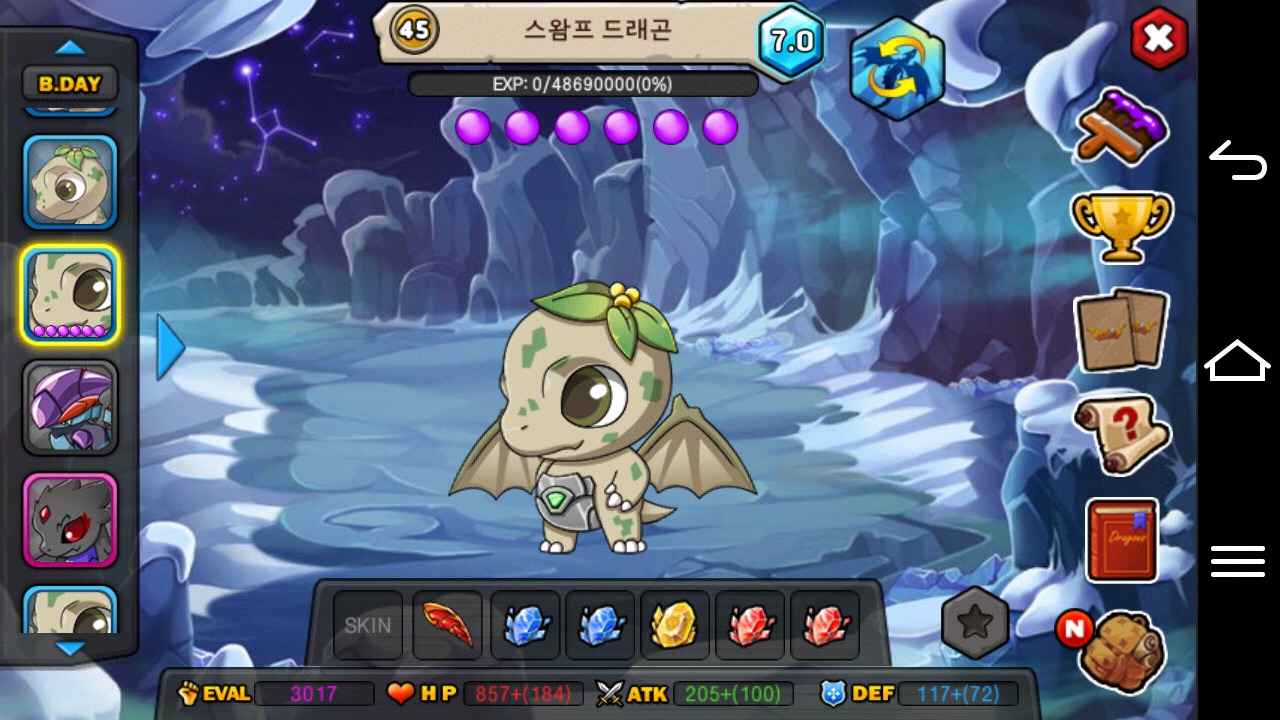This screenshot has width=1280, height=720.
Task: Click the gray star hexagon button
Action: pos(975,623)
